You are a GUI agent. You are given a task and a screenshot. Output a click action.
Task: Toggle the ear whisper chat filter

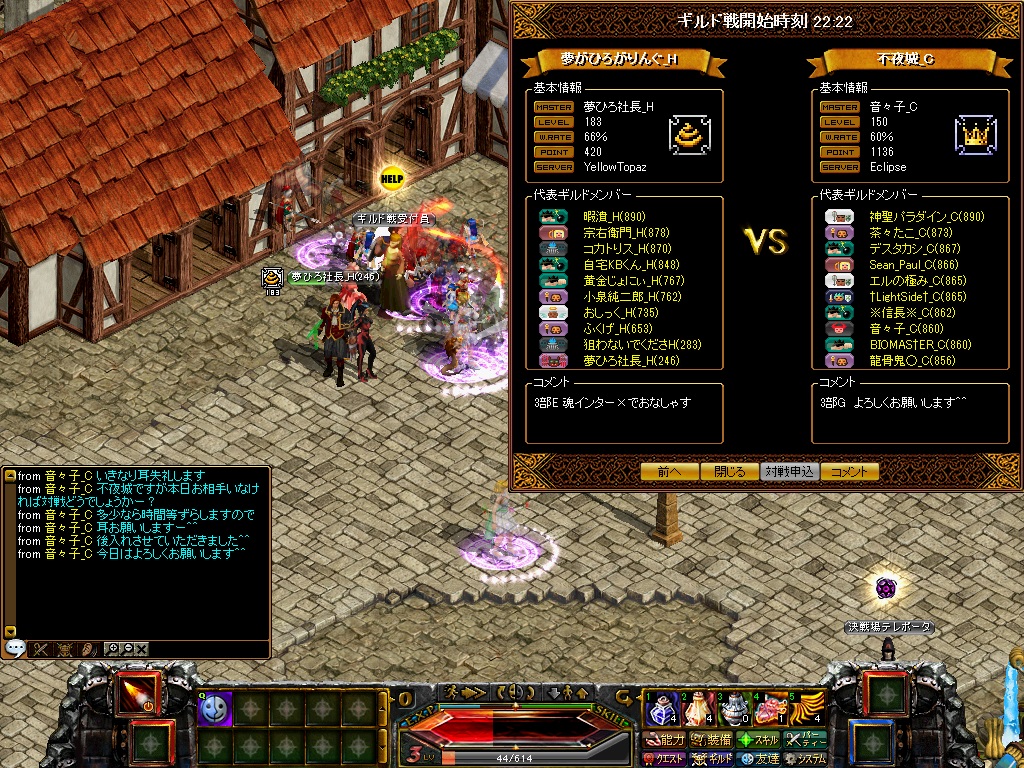click(87, 648)
